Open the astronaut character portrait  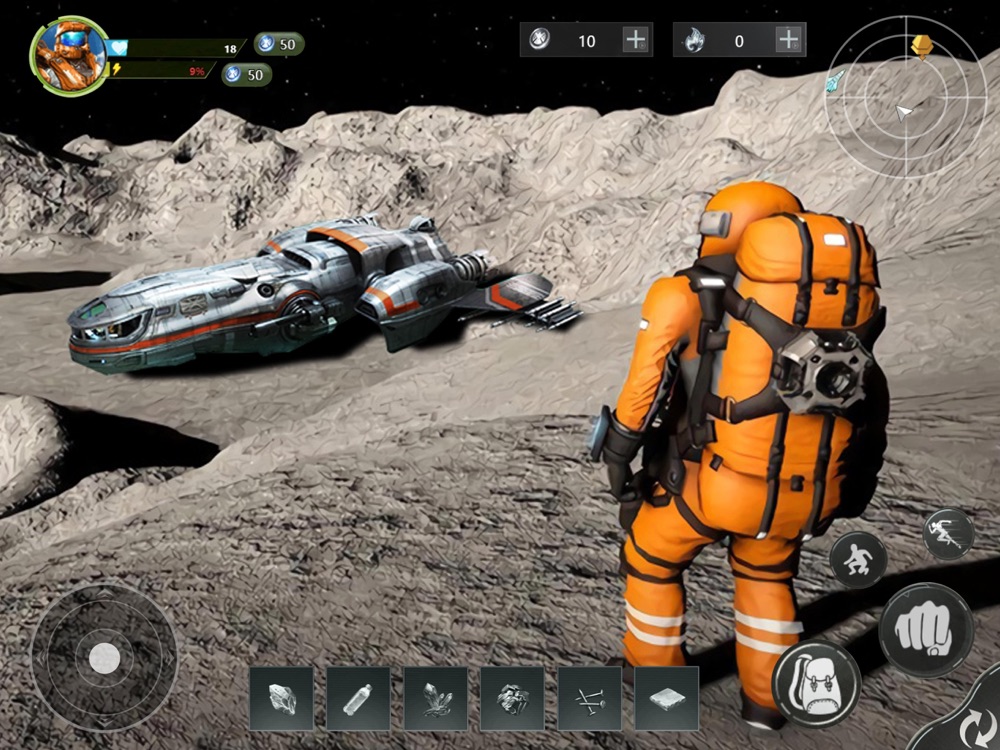(70, 55)
